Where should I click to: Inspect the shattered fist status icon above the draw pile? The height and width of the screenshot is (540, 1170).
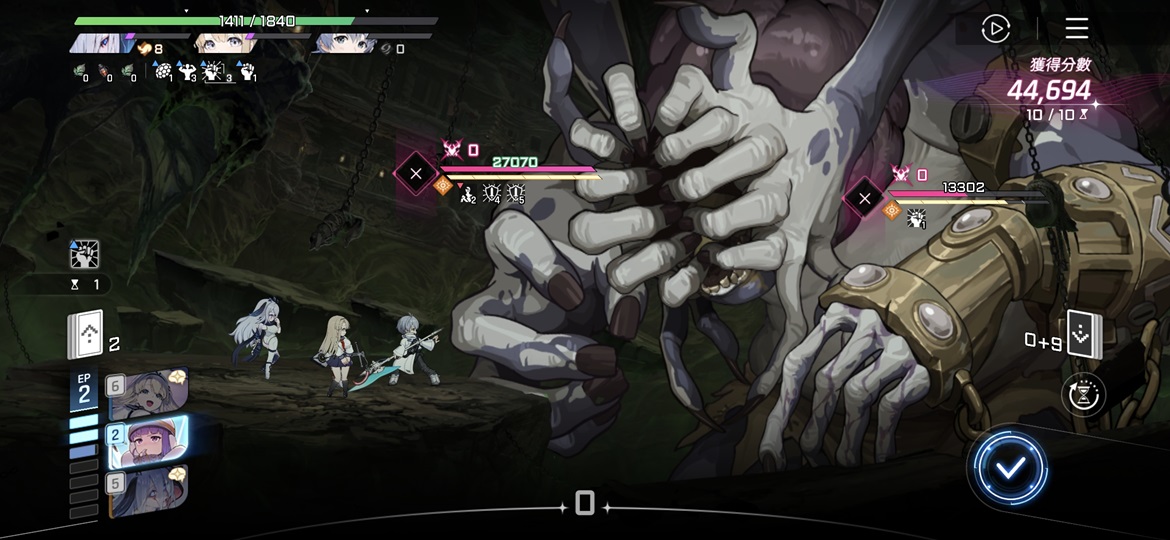[85, 255]
